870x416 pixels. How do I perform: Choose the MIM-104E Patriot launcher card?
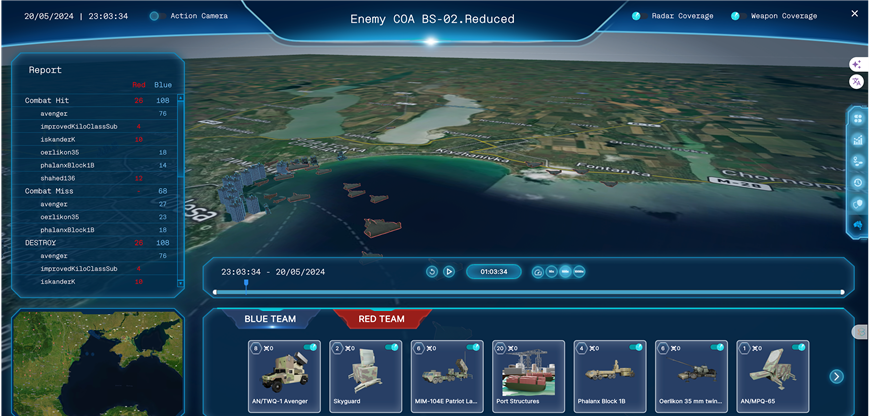pos(447,377)
